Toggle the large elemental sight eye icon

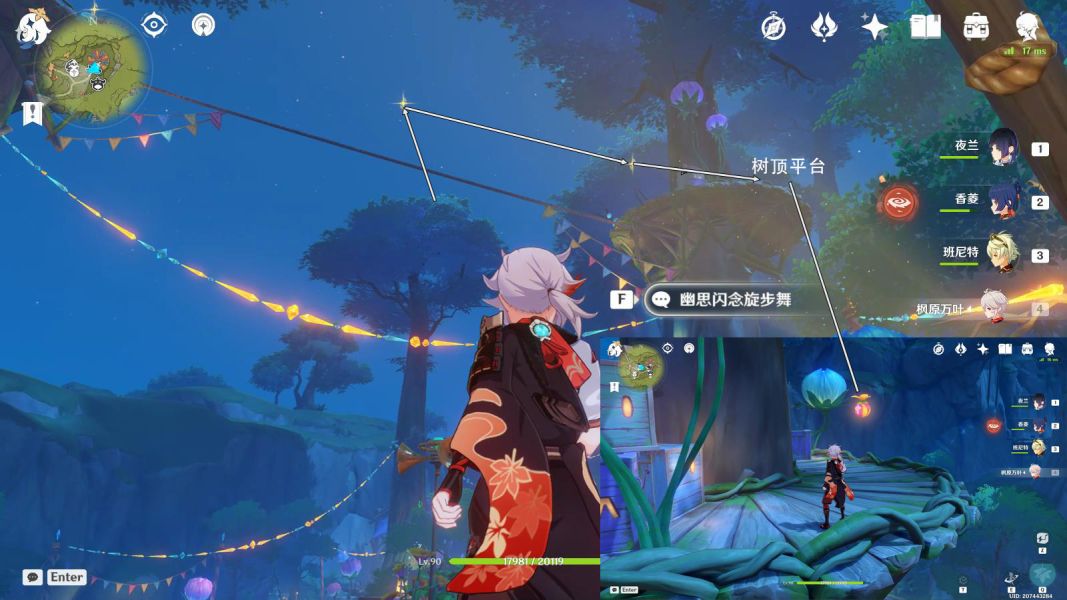click(153, 25)
